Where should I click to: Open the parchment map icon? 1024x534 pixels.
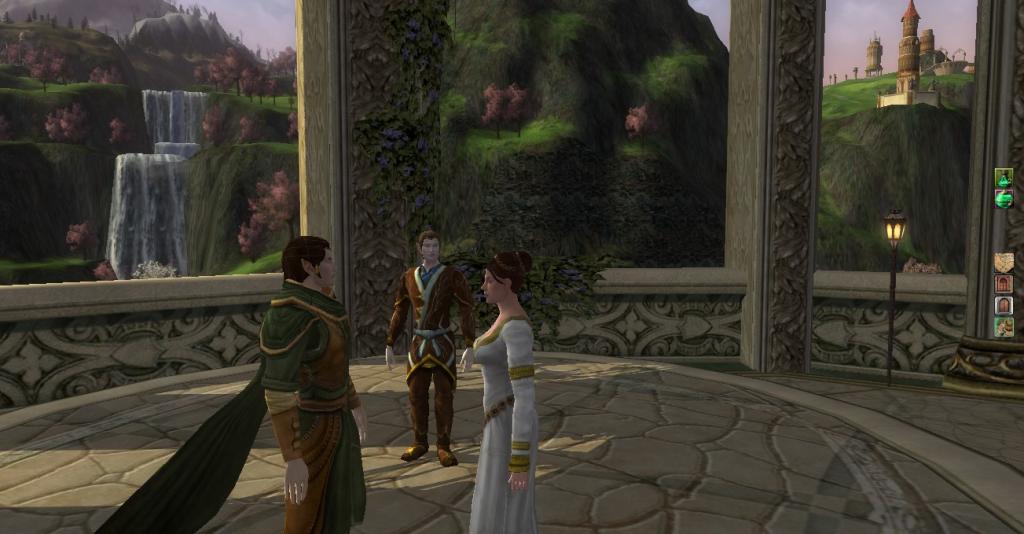(1004, 262)
